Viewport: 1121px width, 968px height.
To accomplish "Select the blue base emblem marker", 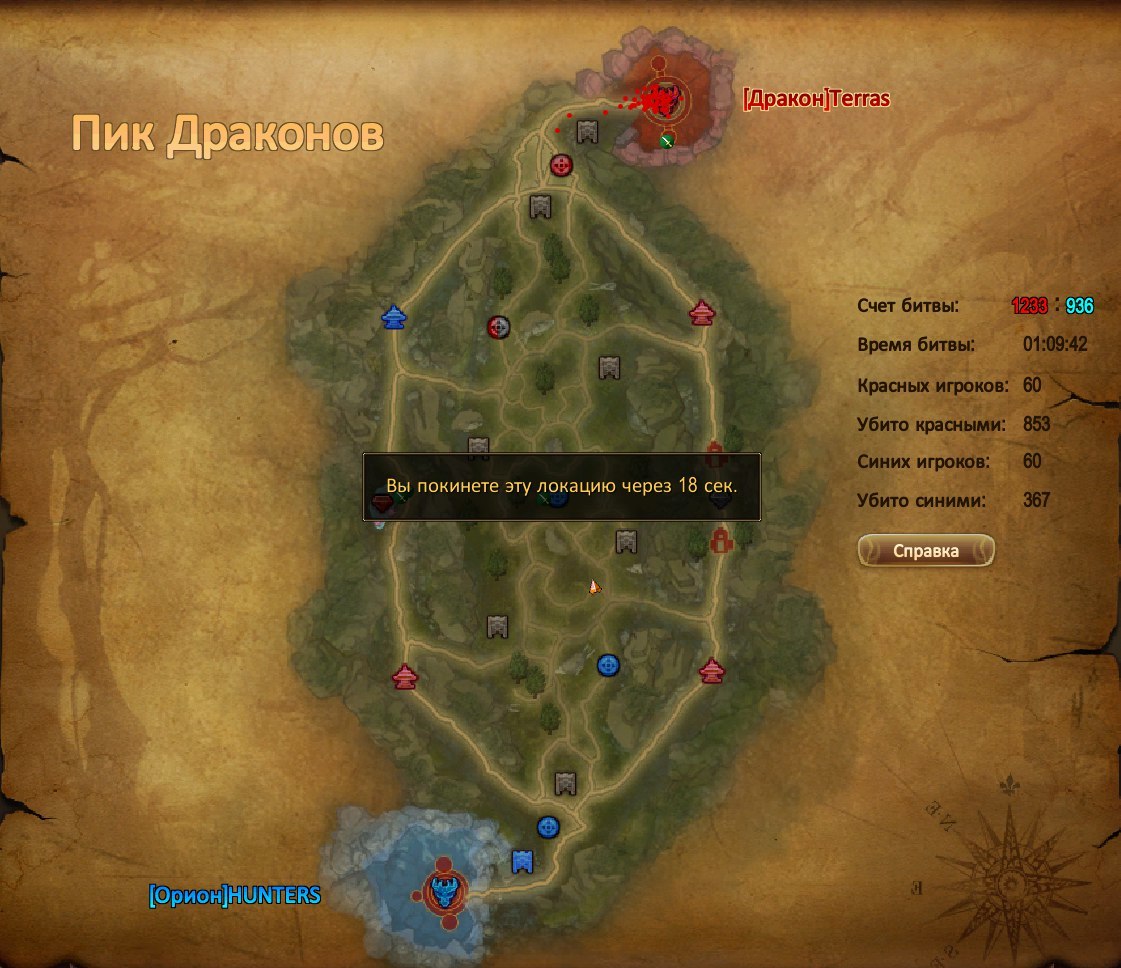I will click(x=443, y=888).
